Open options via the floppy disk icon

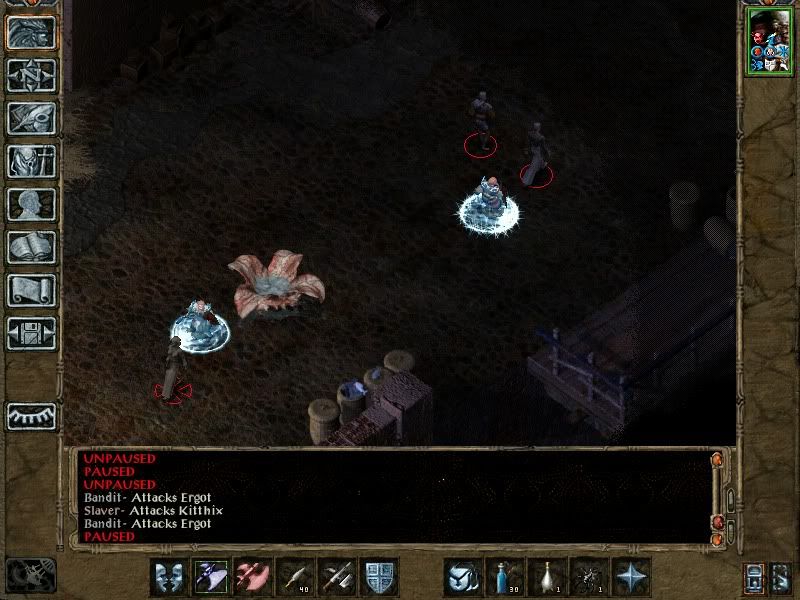point(31,333)
